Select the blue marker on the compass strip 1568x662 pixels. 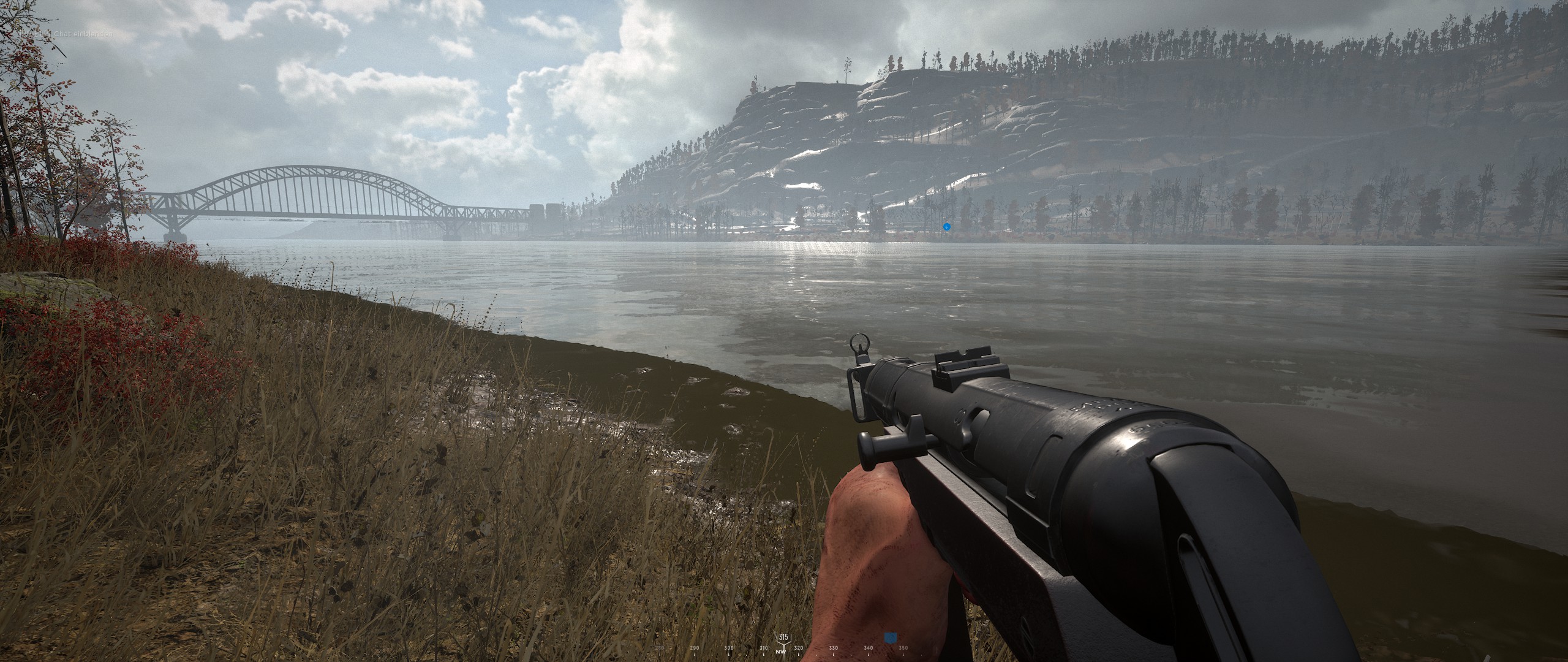[890, 639]
